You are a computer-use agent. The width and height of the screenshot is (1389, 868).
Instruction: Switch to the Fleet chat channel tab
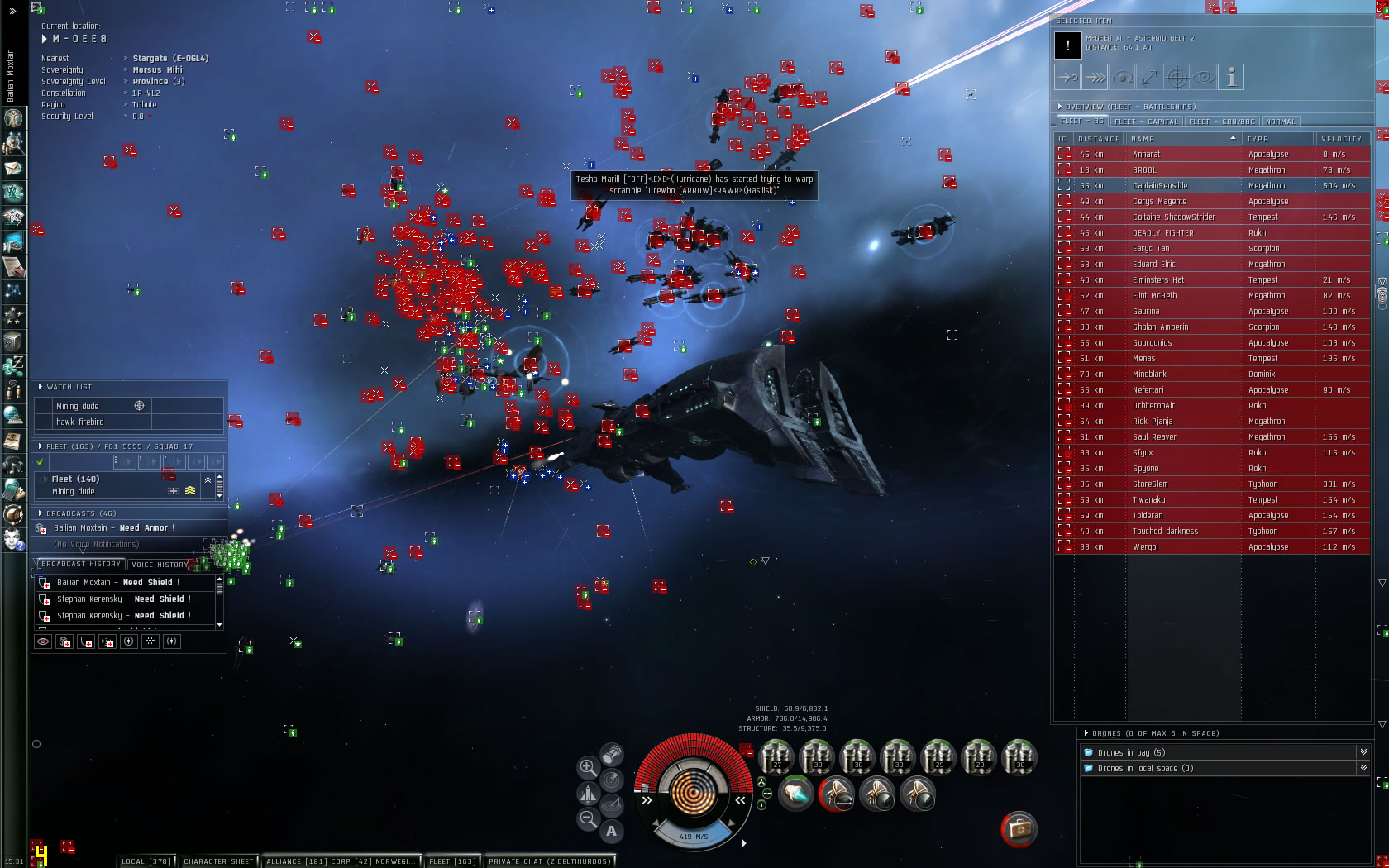[x=451, y=861]
